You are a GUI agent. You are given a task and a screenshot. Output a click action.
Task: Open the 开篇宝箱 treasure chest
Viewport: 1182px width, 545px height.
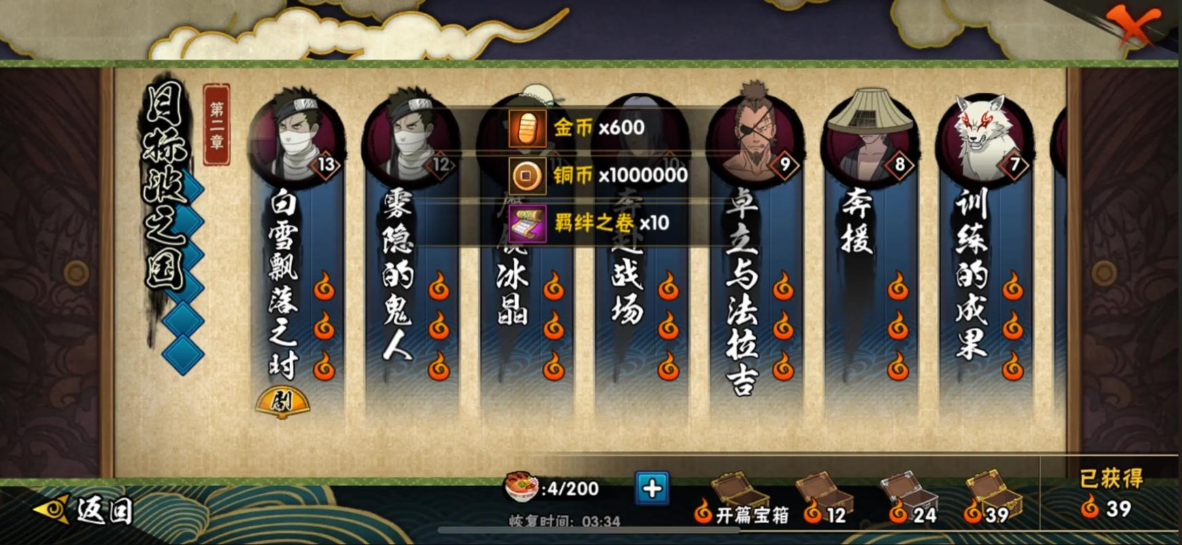coord(740,495)
